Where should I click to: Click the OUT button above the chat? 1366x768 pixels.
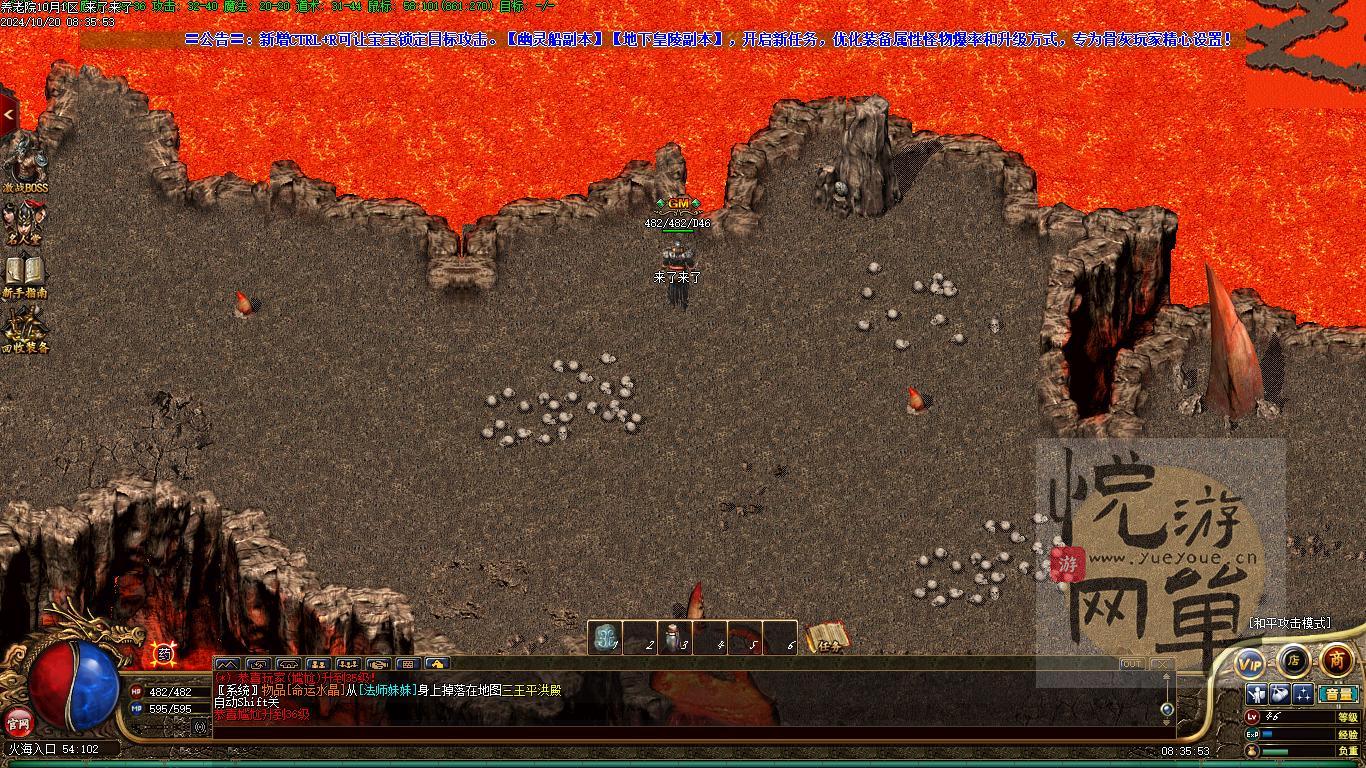tap(1131, 664)
